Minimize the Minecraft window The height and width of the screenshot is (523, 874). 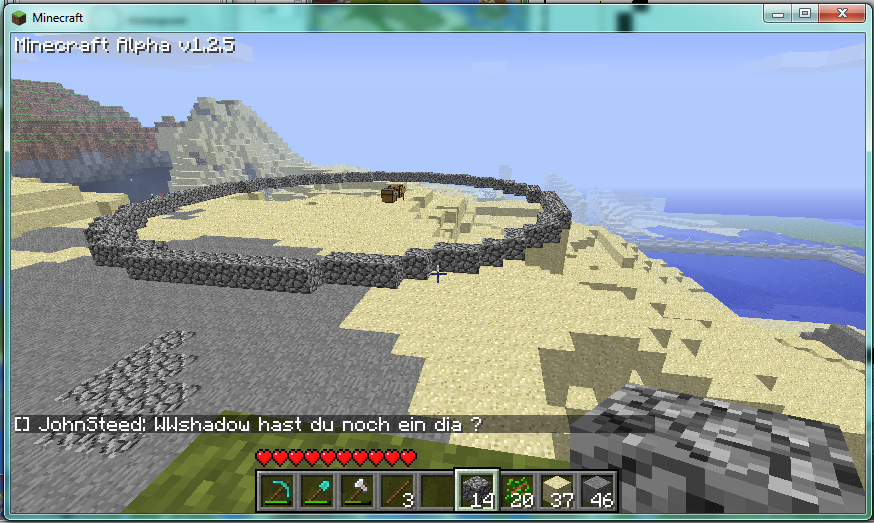(778, 13)
